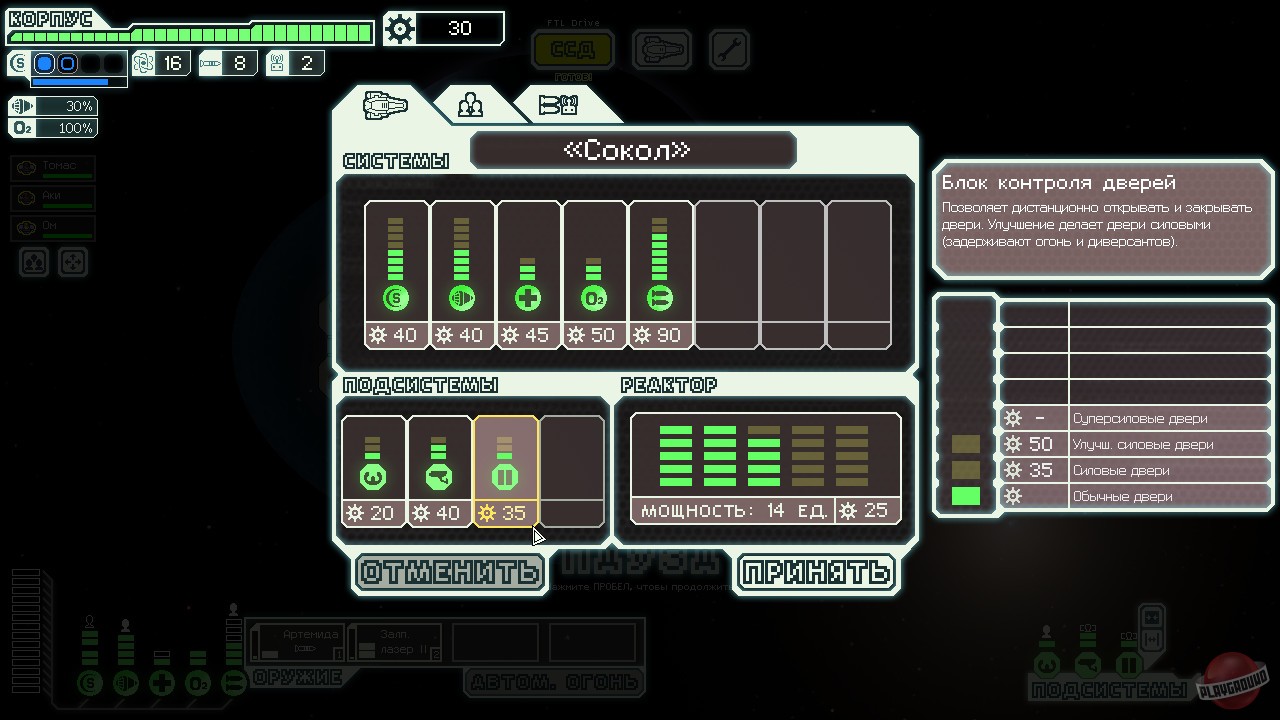Switch to the crew management tab
Screen dimensions: 1280x720
coord(469,103)
